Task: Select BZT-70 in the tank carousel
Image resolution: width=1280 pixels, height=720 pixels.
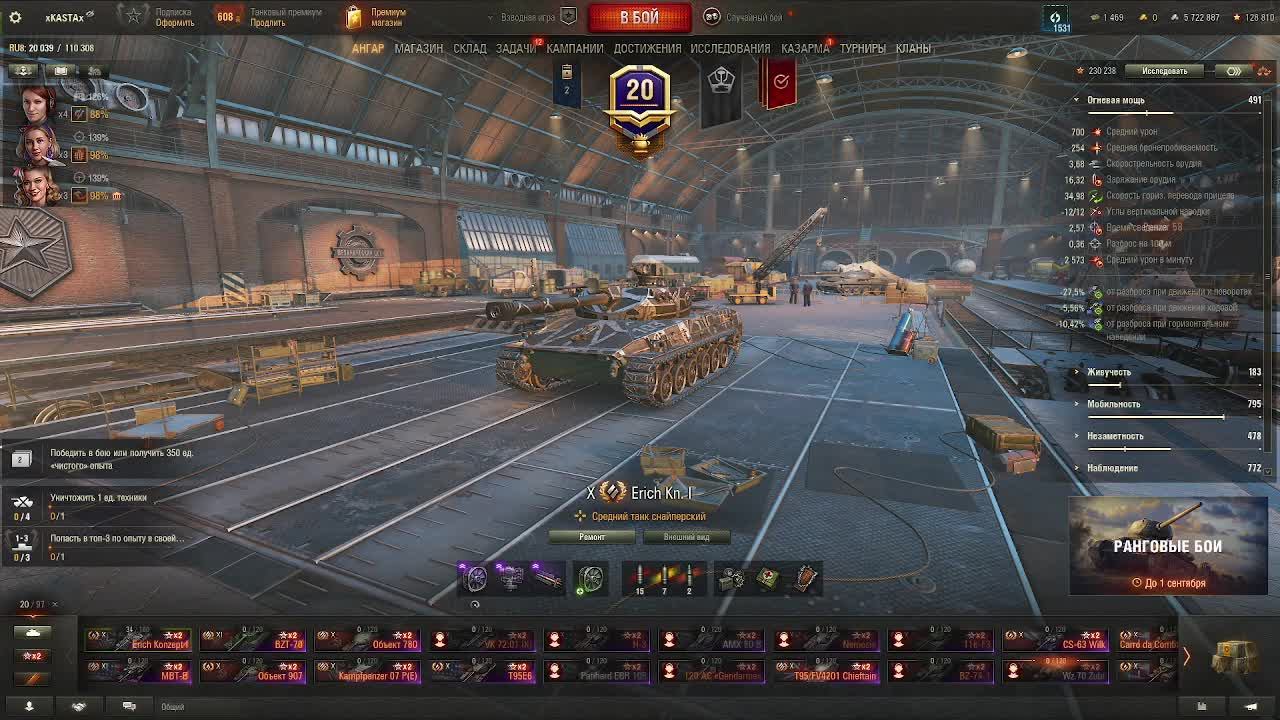Action: 252,640
